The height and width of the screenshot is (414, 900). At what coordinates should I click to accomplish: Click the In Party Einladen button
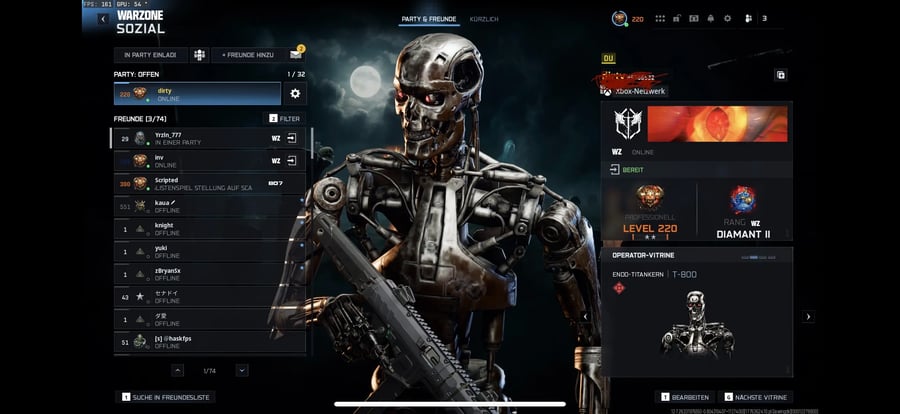(x=150, y=54)
